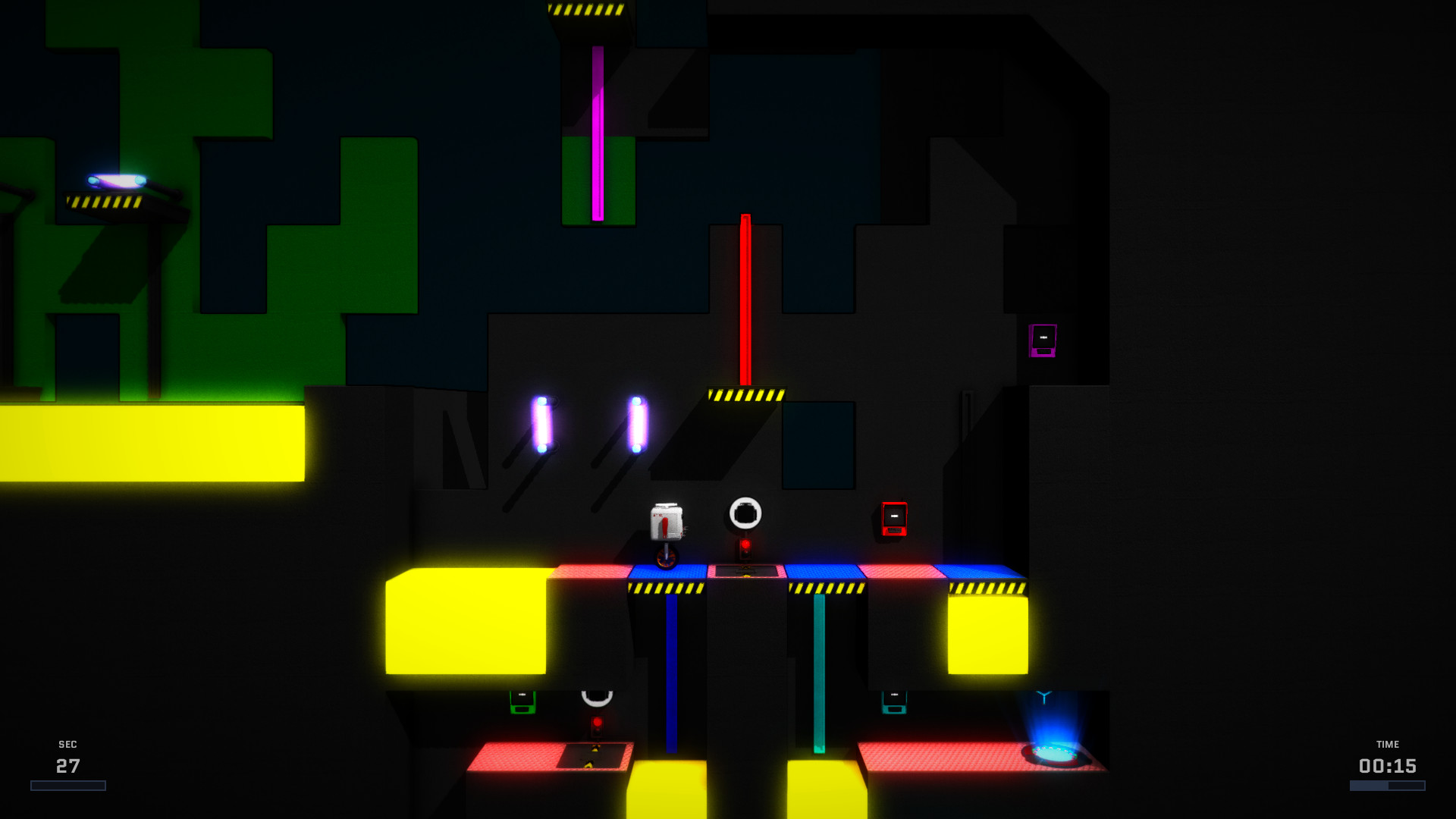Click the lower ring portal under the ledge
The width and height of the screenshot is (1456, 819).
coord(596,696)
